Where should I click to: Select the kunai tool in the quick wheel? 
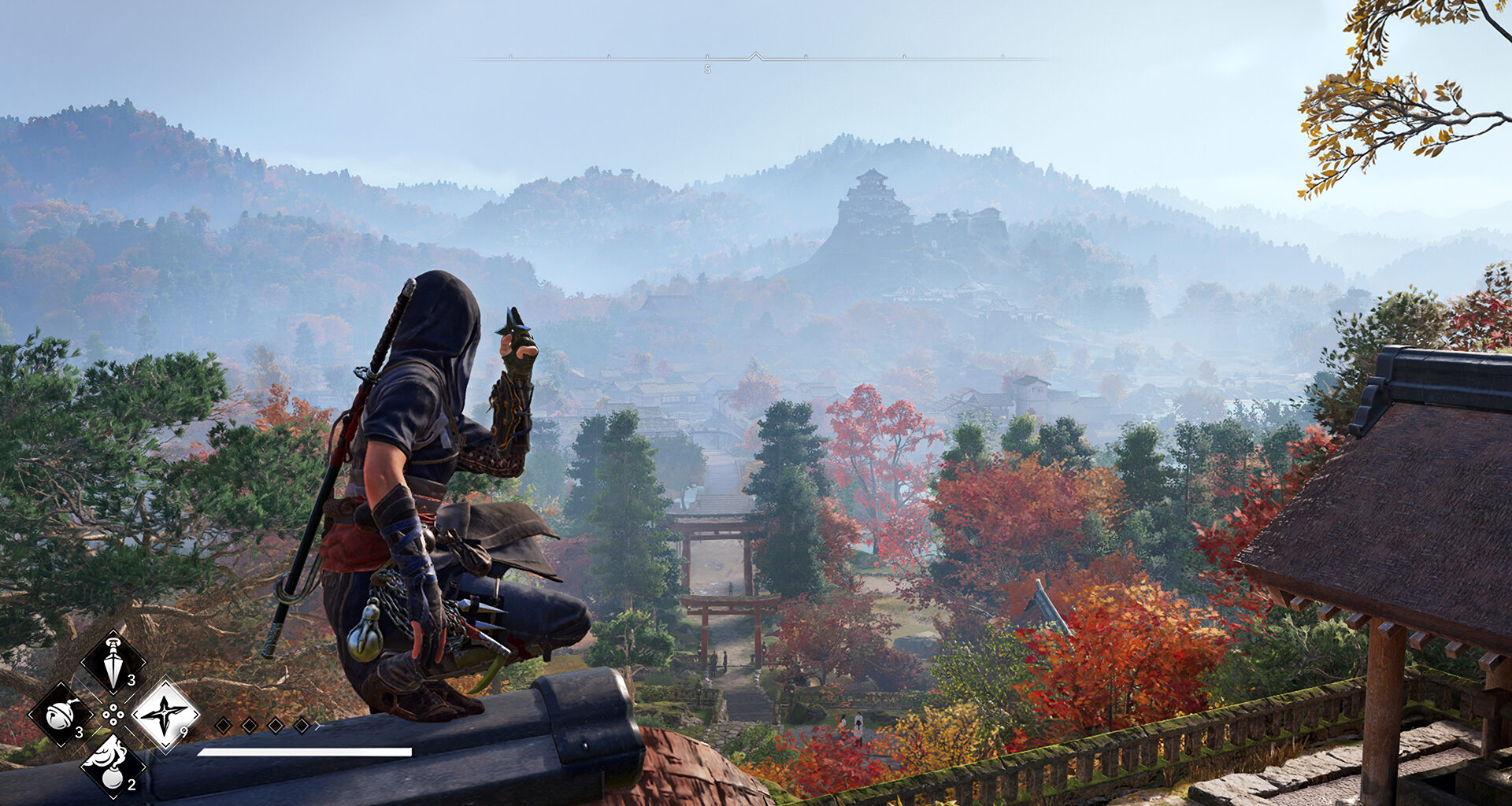pos(113,660)
